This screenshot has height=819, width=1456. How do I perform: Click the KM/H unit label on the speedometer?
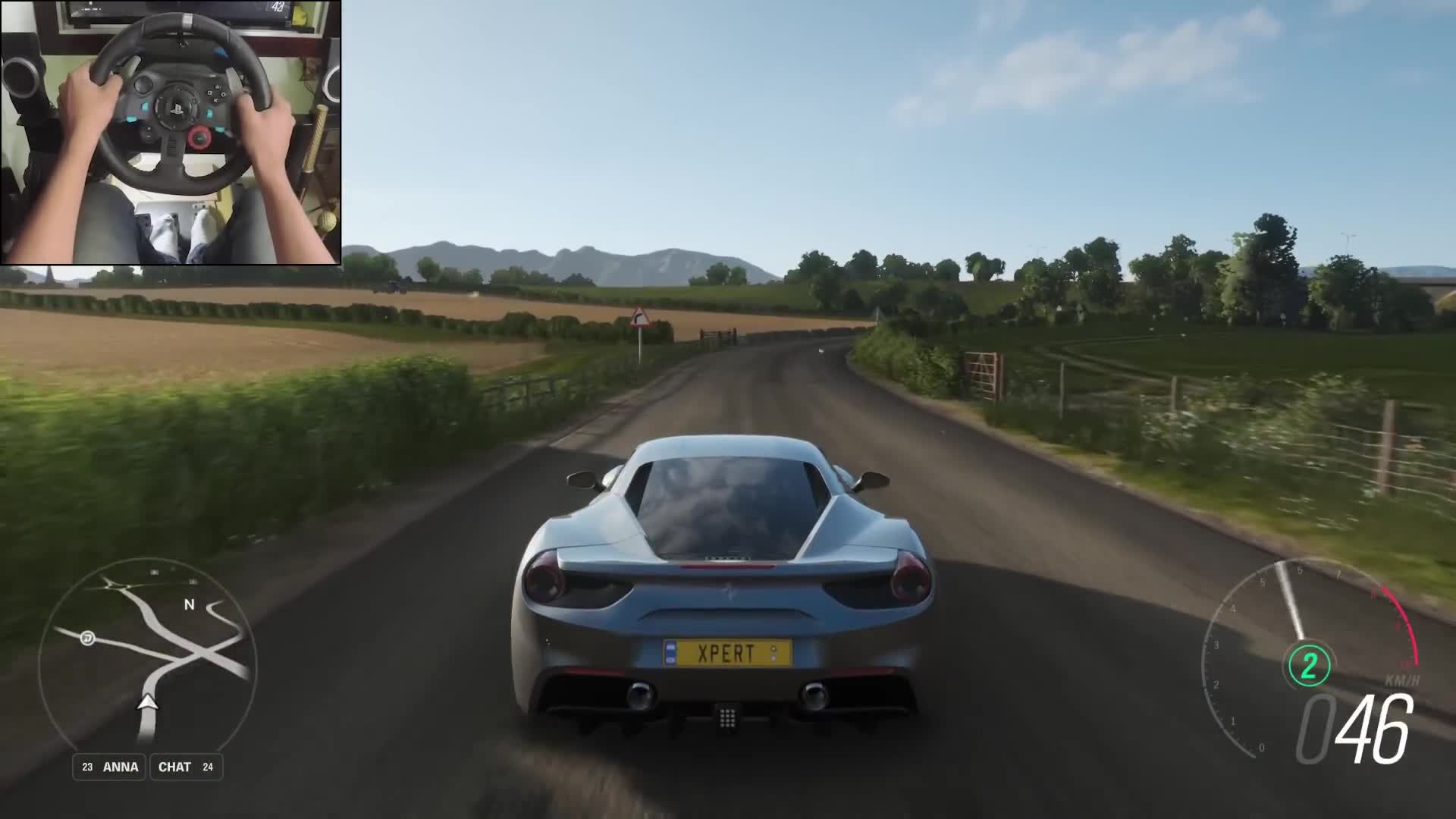(1402, 680)
